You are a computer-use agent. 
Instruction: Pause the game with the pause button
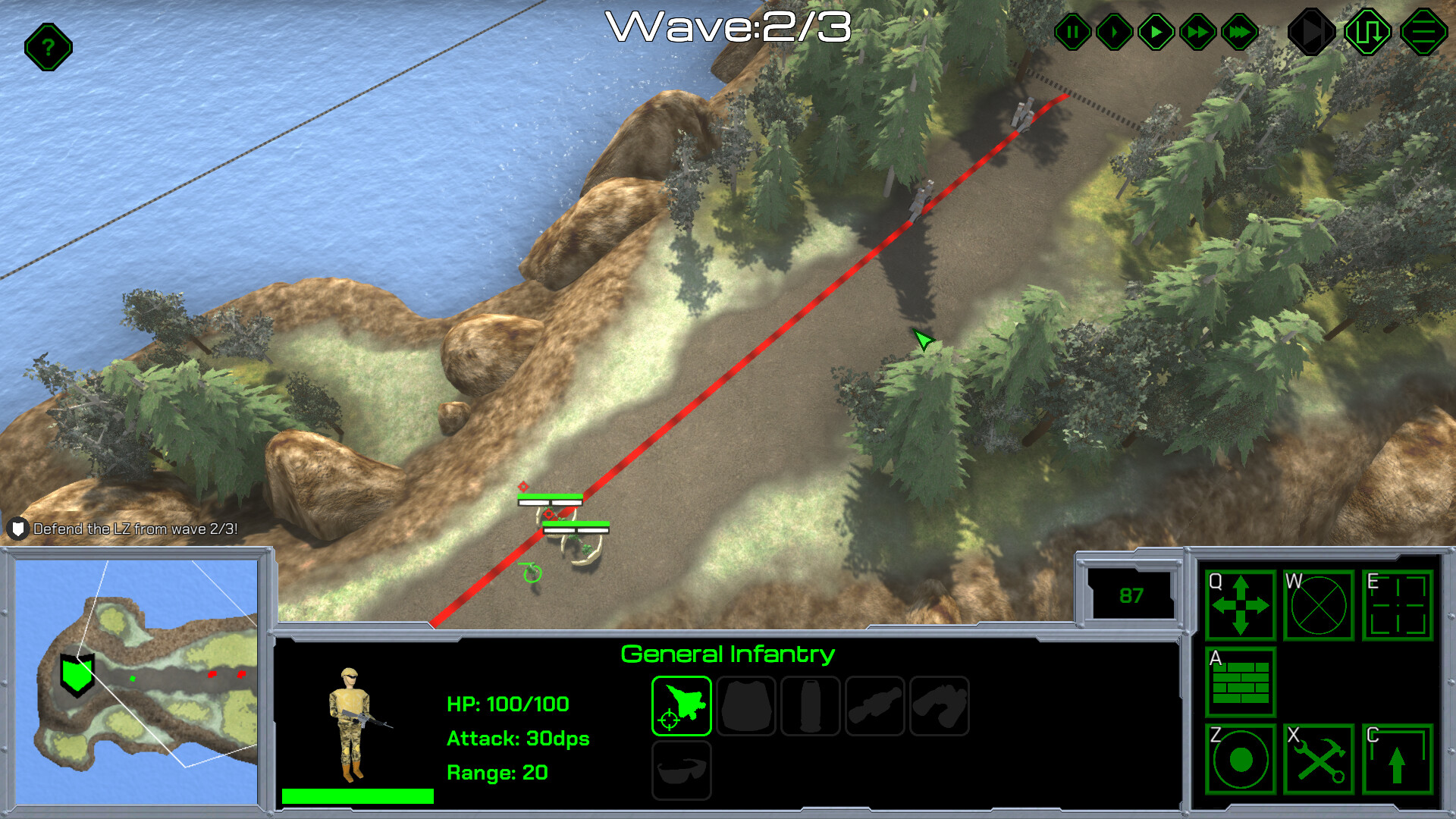point(1072,32)
